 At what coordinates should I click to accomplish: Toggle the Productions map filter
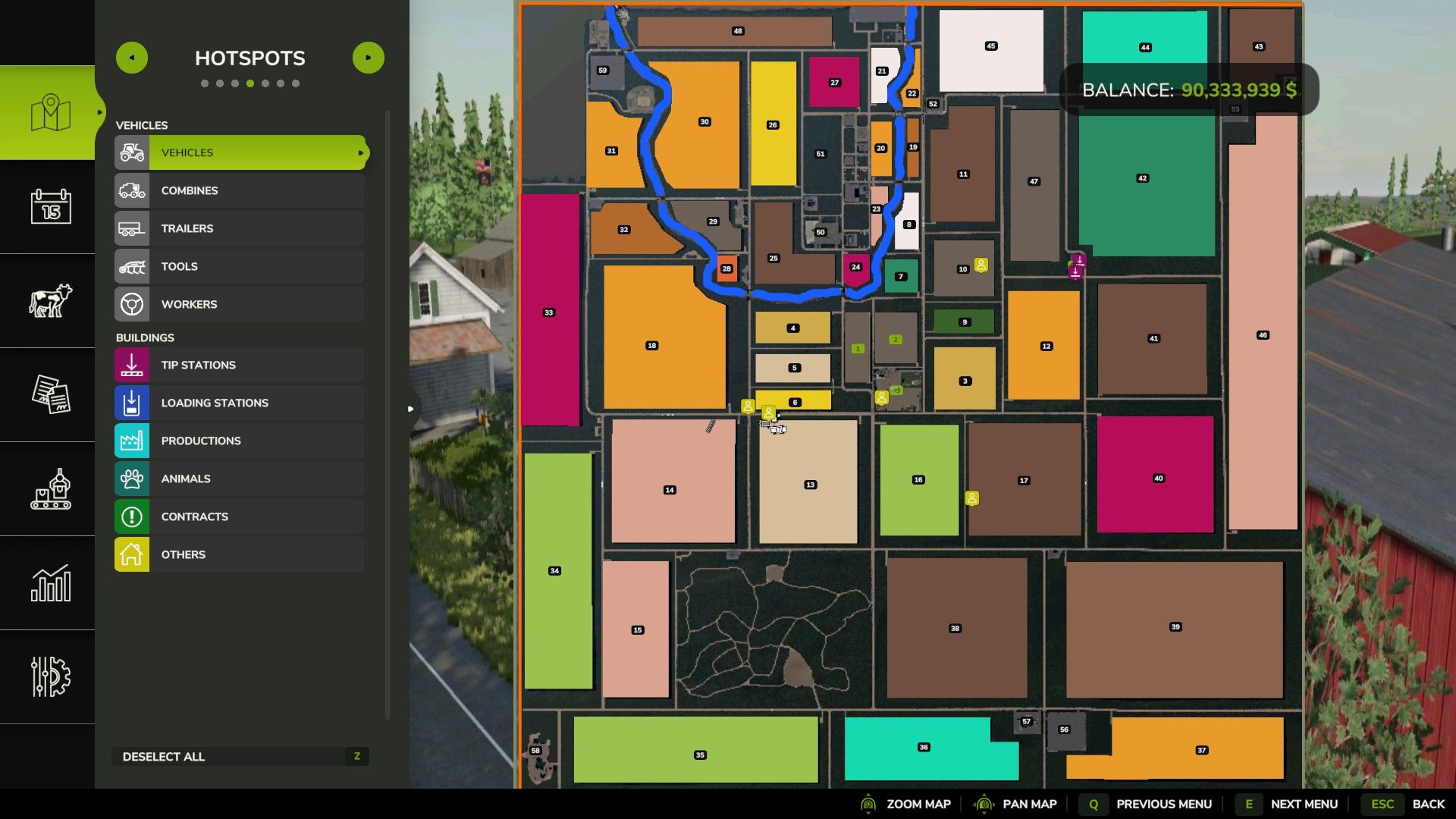[240, 441]
